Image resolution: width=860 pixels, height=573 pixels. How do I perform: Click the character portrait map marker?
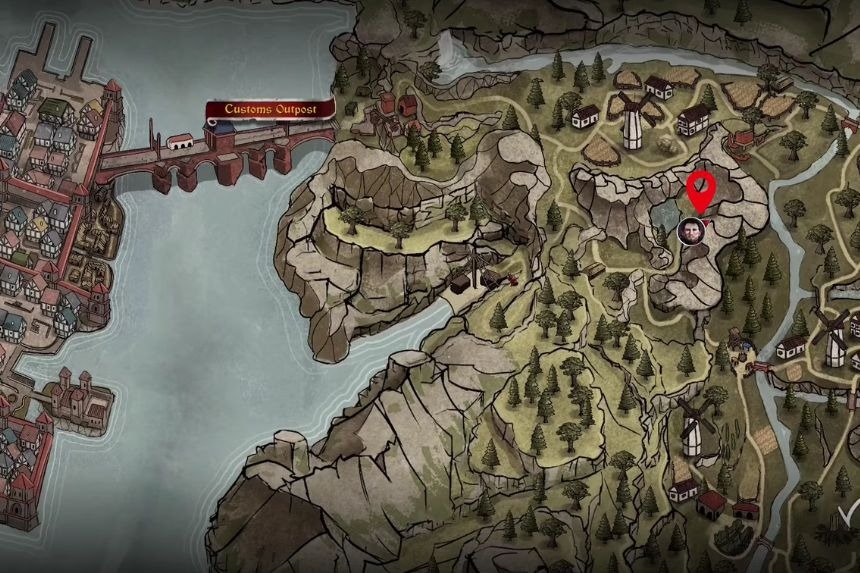click(690, 232)
